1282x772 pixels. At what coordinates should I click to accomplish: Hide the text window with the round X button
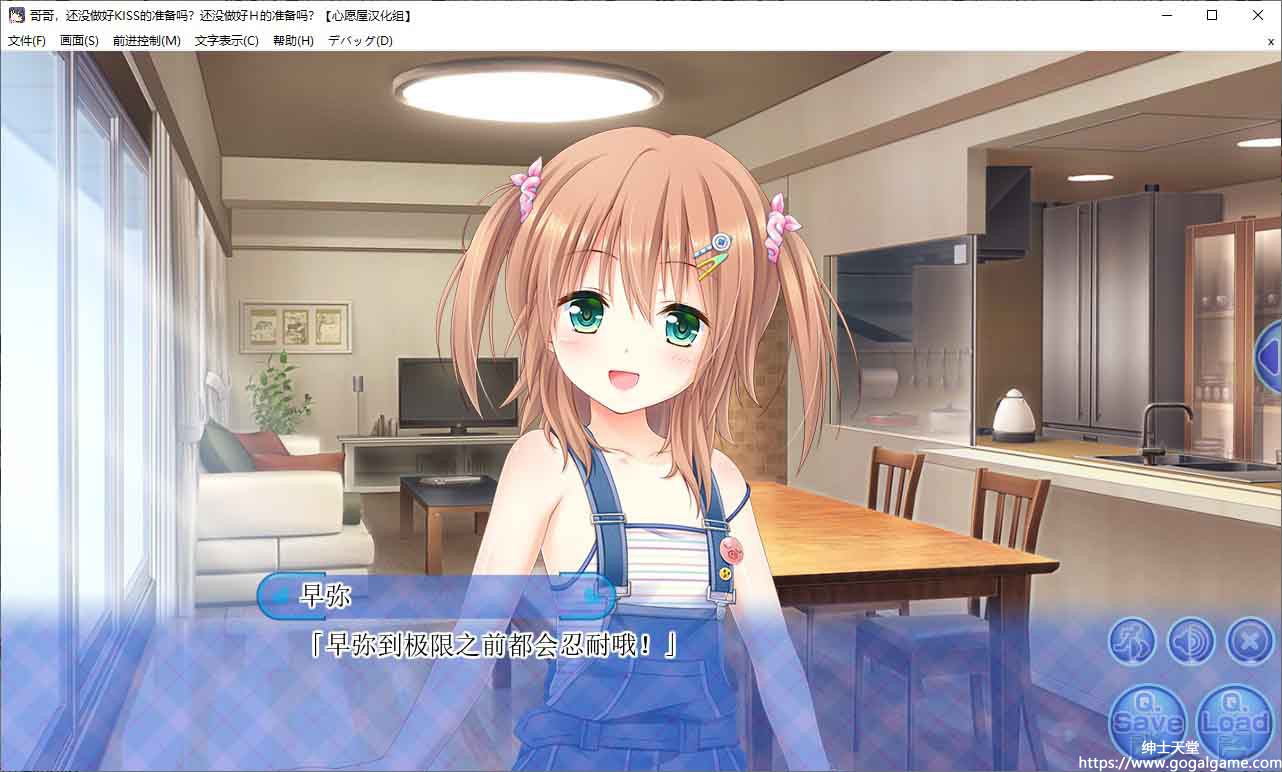1249,641
